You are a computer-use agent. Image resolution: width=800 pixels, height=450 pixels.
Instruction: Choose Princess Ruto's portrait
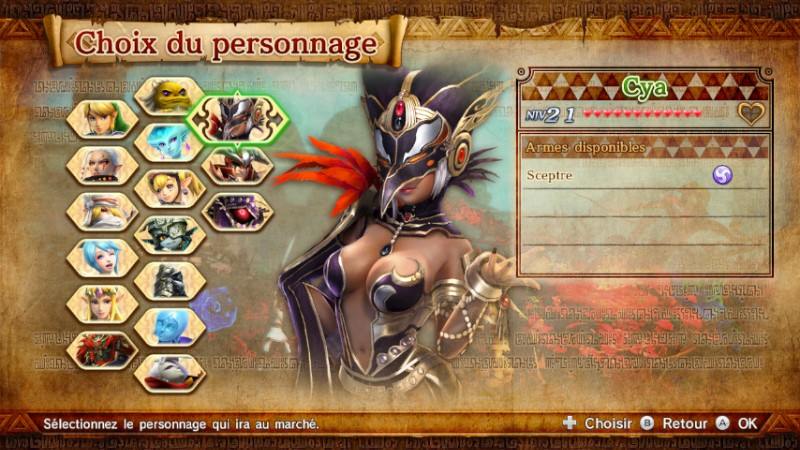pos(170,142)
